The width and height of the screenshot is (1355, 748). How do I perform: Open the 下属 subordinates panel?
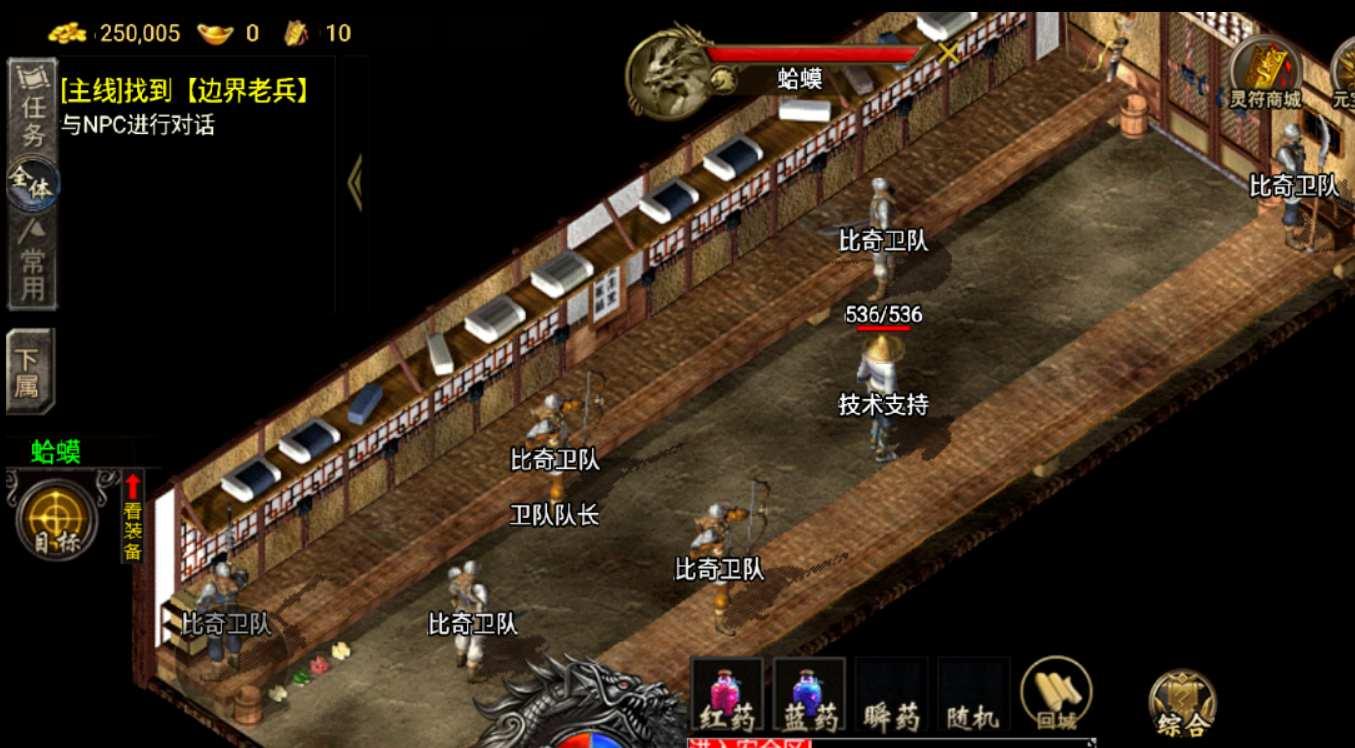click(x=30, y=371)
